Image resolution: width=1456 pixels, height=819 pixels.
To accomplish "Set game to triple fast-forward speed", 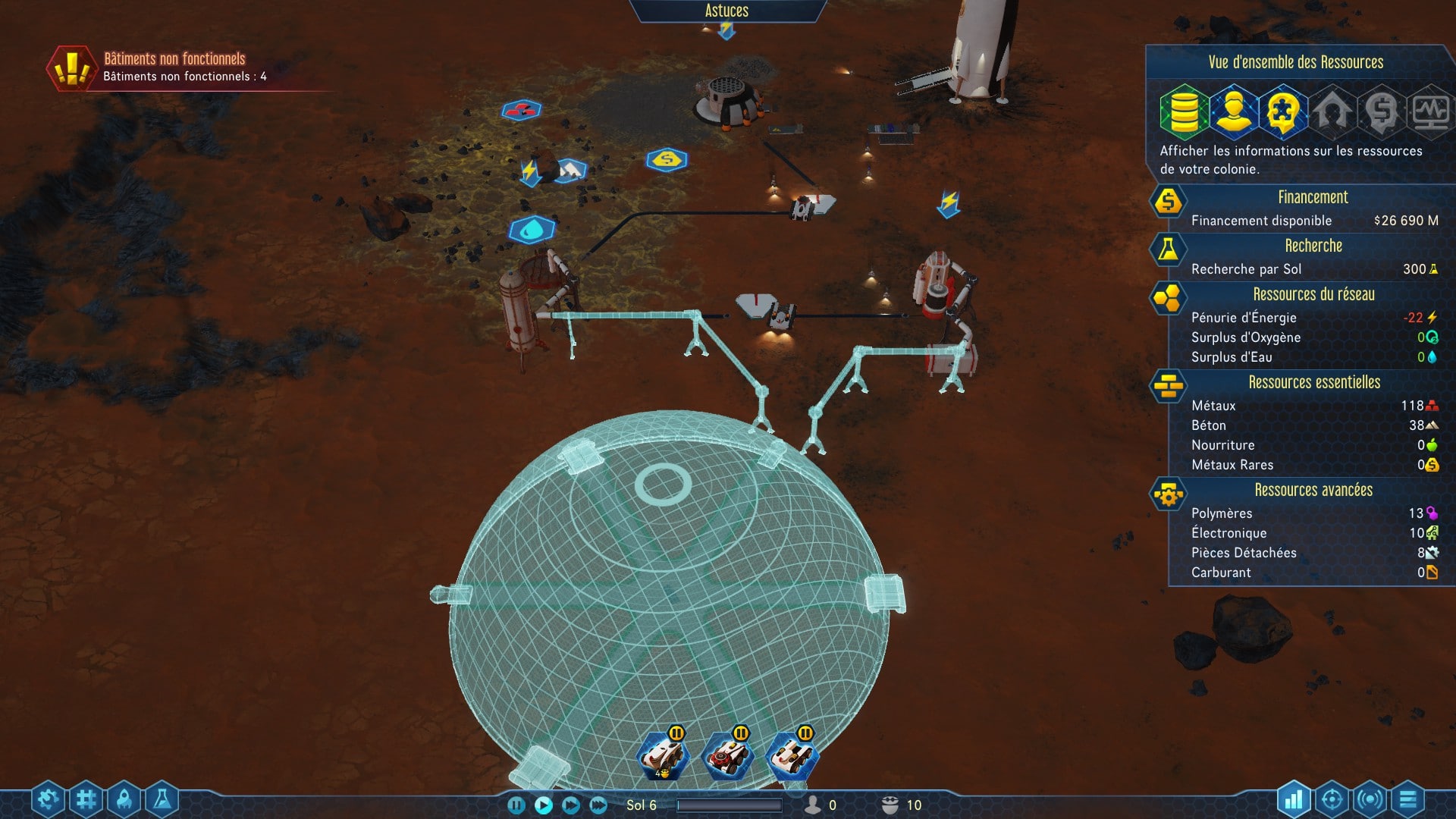I will 598,805.
